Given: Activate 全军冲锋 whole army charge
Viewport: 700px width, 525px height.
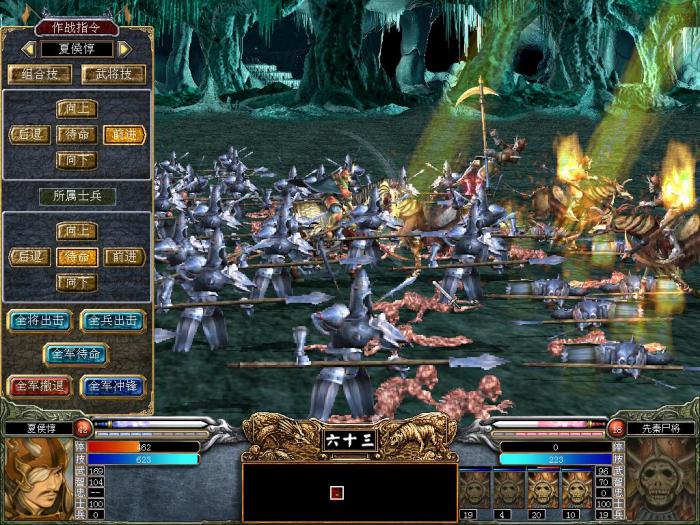Looking at the screenshot, I should pyautogui.click(x=113, y=385).
